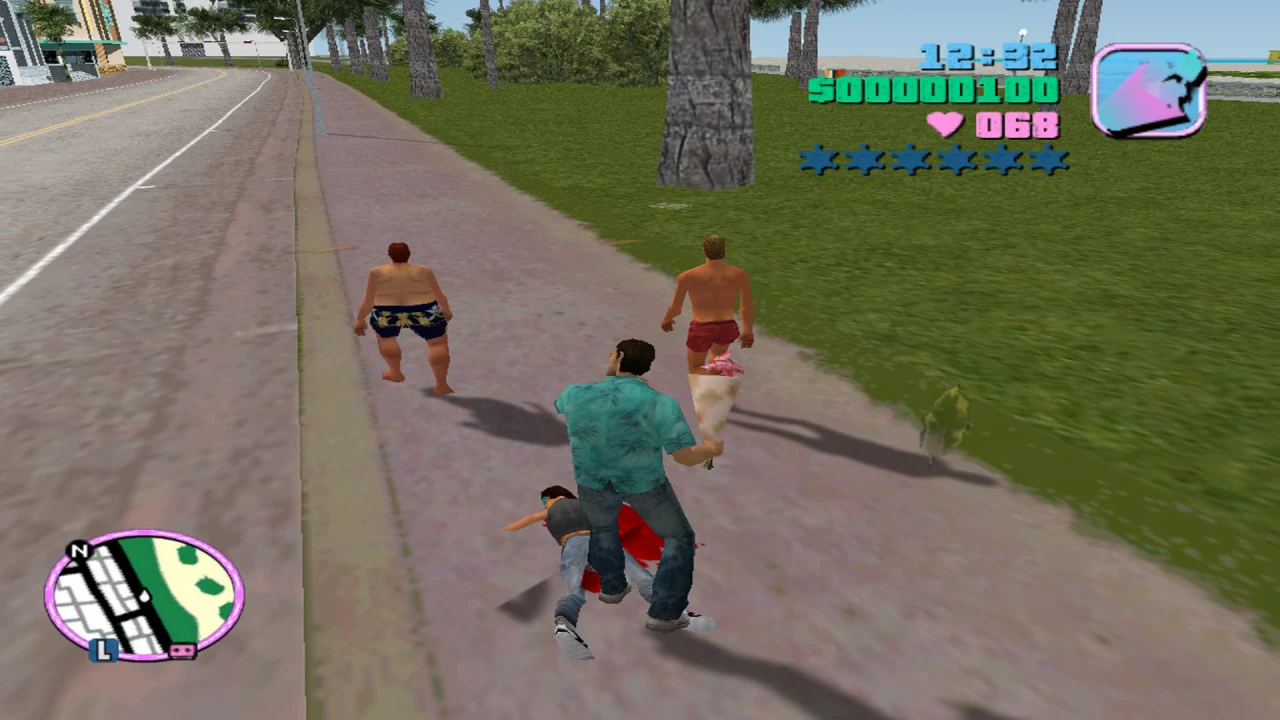Click the pink blip below the minimap
Image resolution: width=1280 pixels, height=720 pixels.
183,651
